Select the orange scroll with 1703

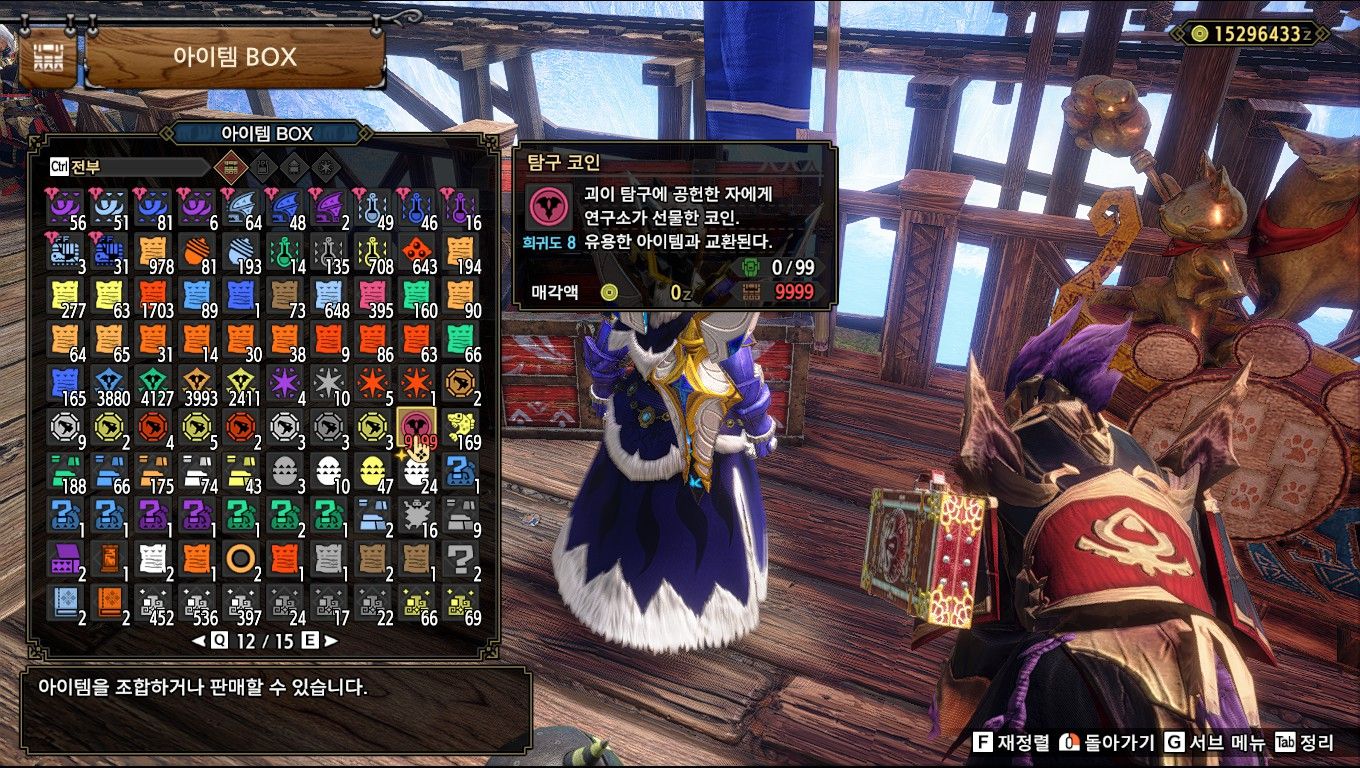(153, 296)
